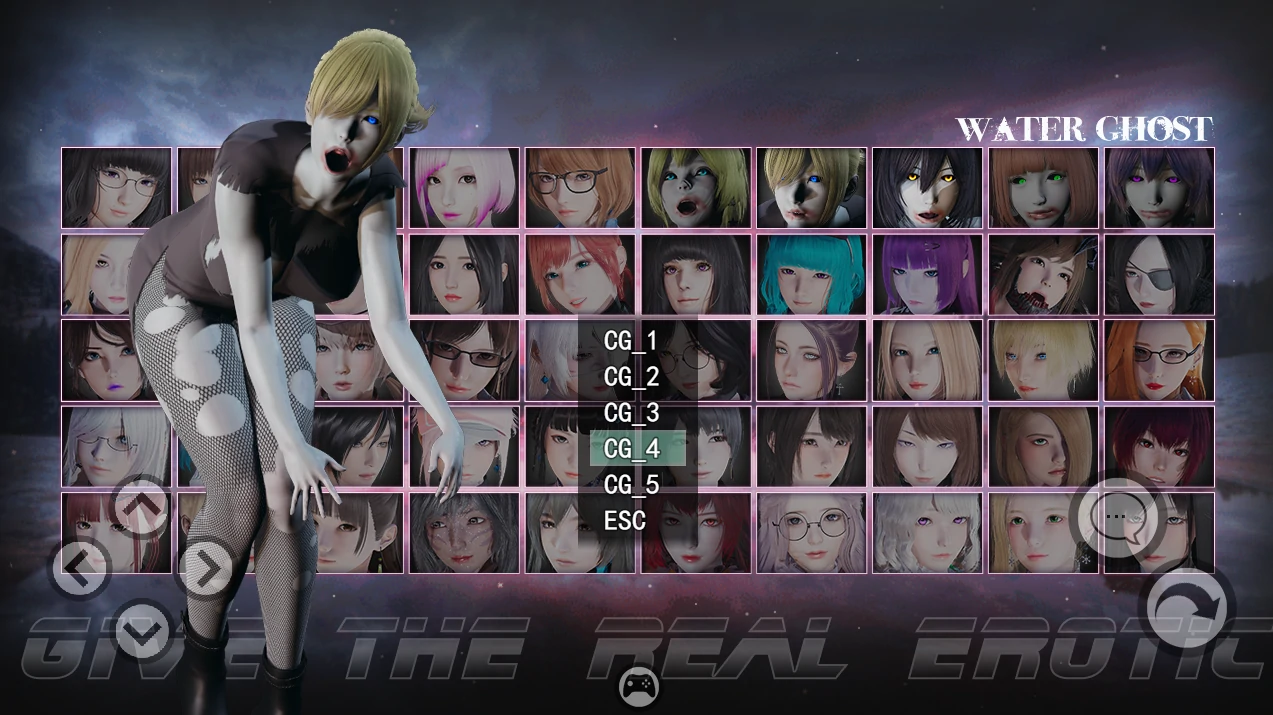Toggle the gamepad icon at bottom center
Screen dimensions: 1273x715
[x=639, y=686]
